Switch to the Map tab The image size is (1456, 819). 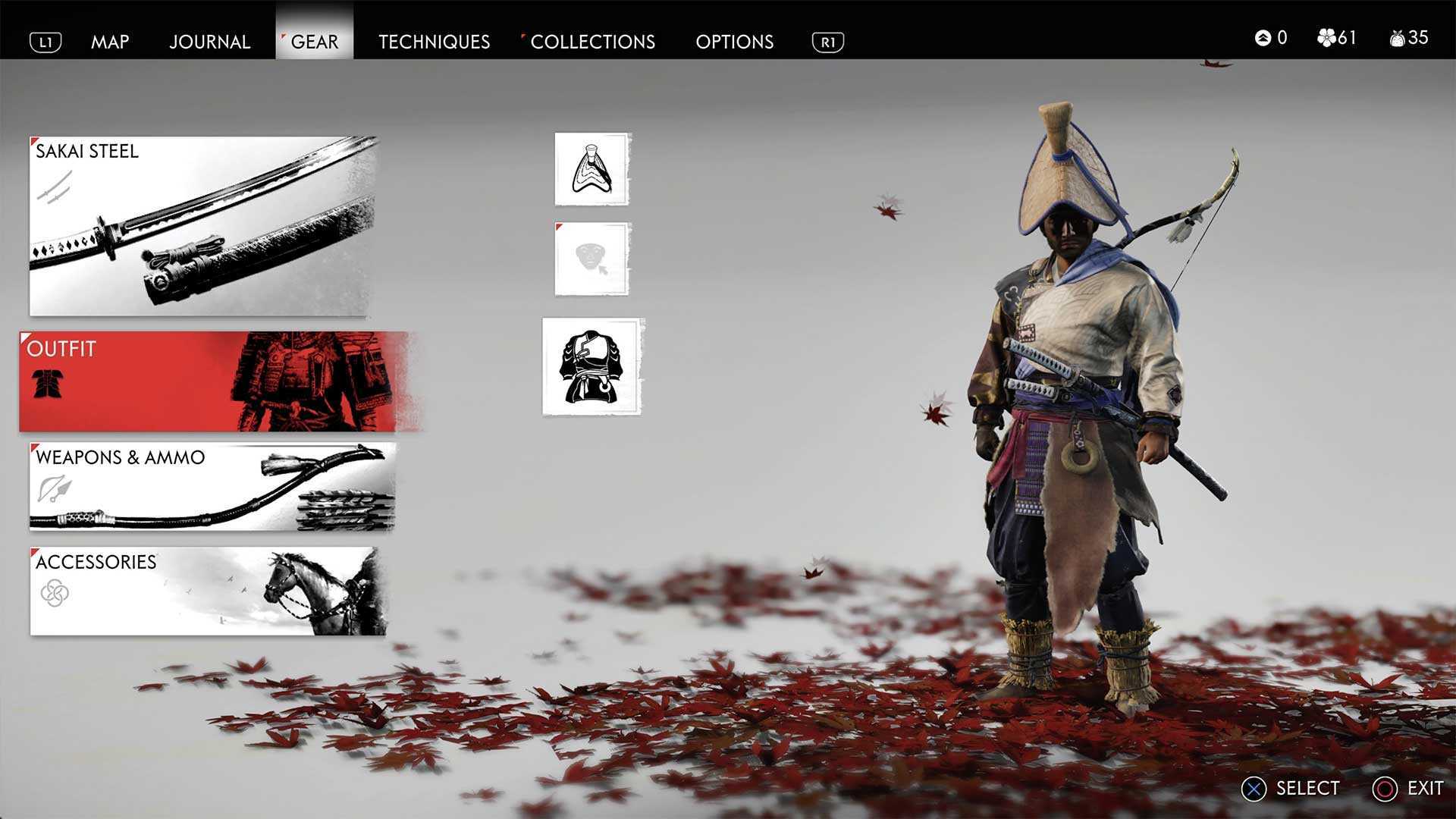click(110, 42)
